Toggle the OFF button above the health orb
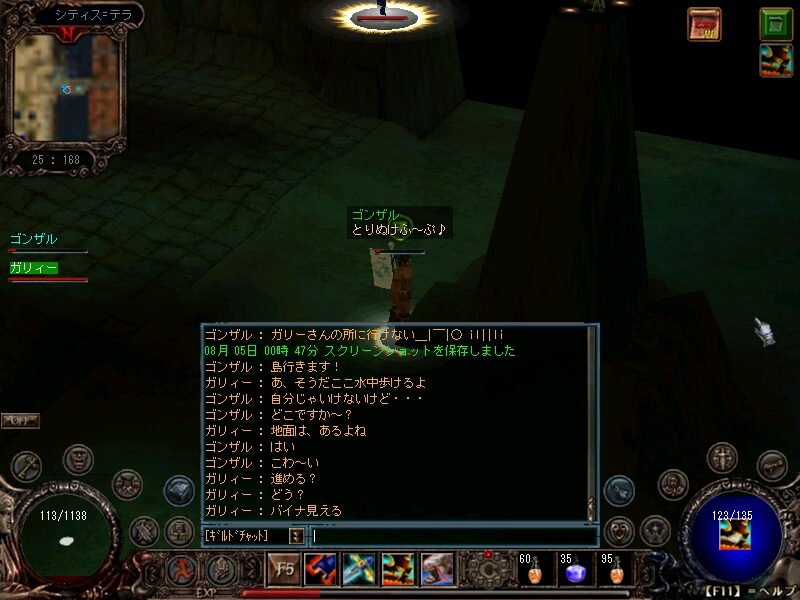Screen dimensions: 800x600 click(x=20, y=421)
